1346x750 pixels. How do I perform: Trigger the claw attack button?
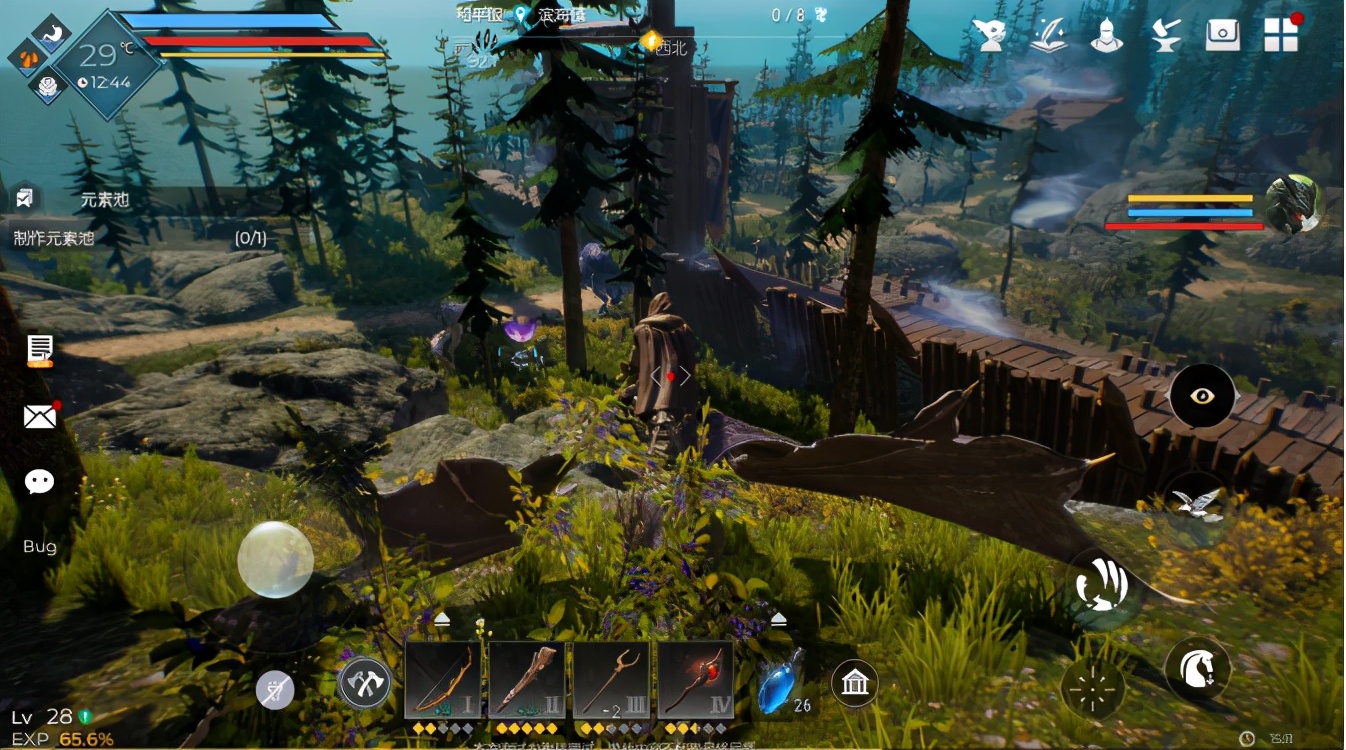click(1102, 584)
